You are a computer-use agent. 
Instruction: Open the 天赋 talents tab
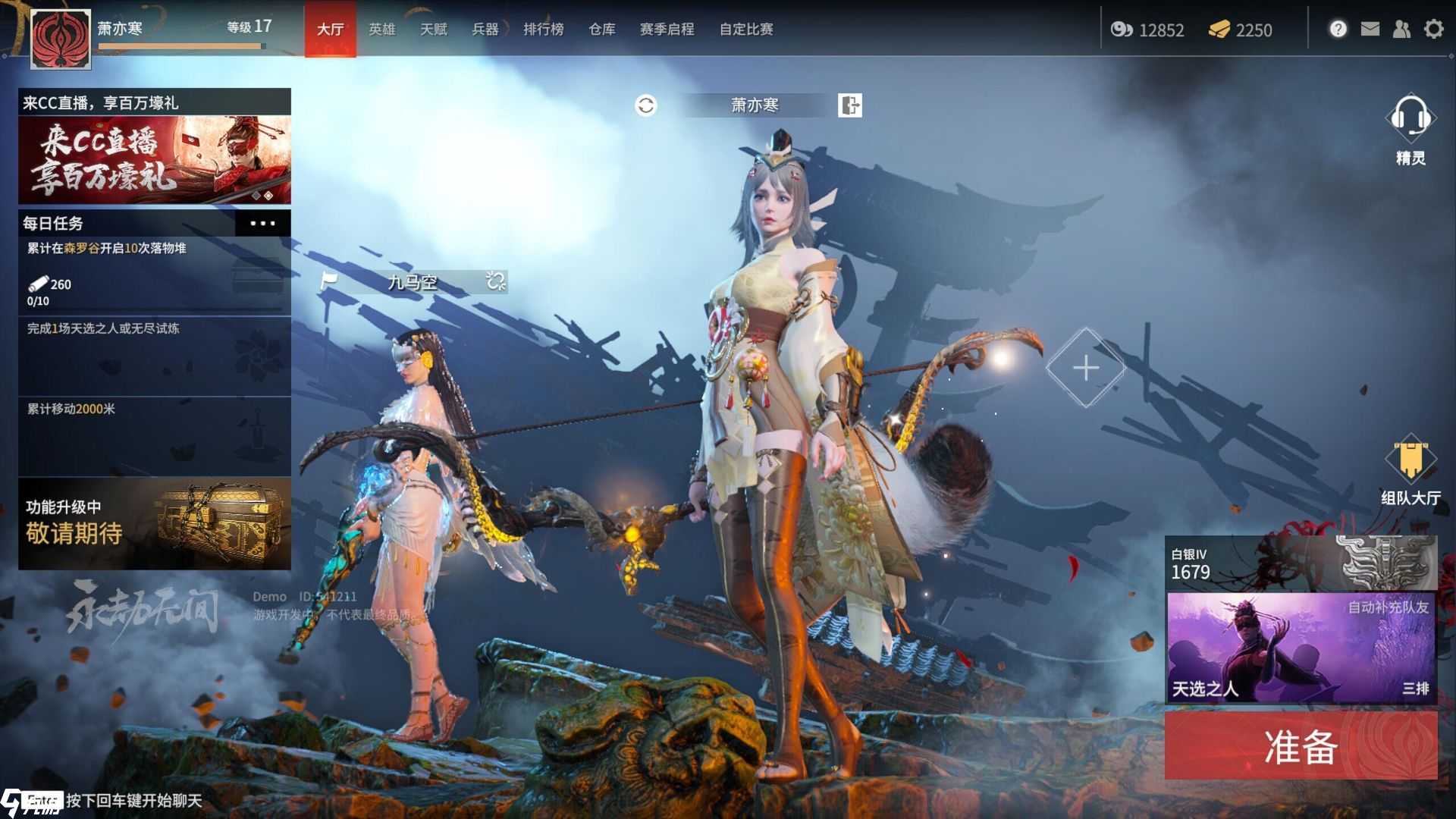tap(433, 30)
